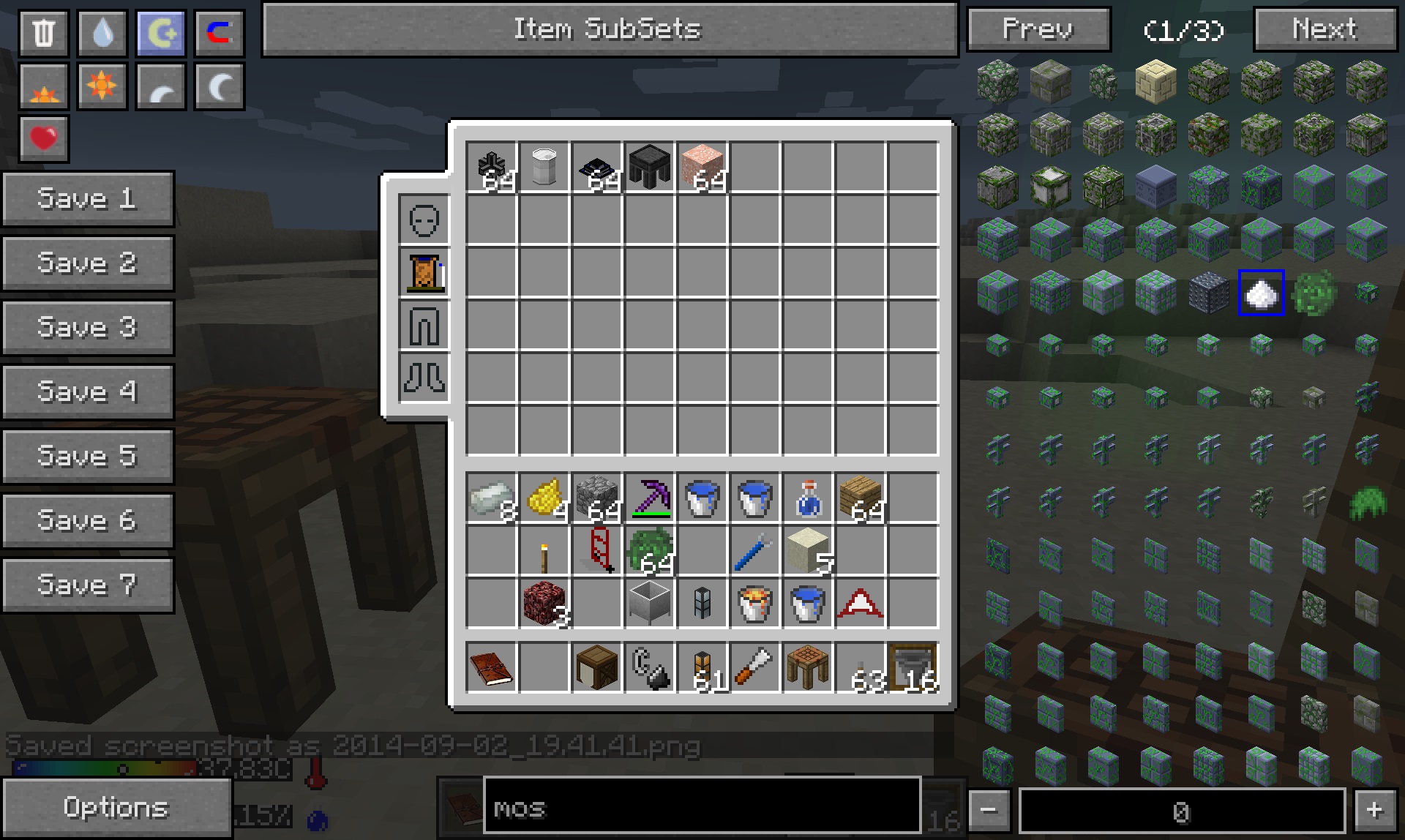The height and width of the screenshot is (840, 1405).
Task: Heal the player with the heart button
Action: click(44, 138)
